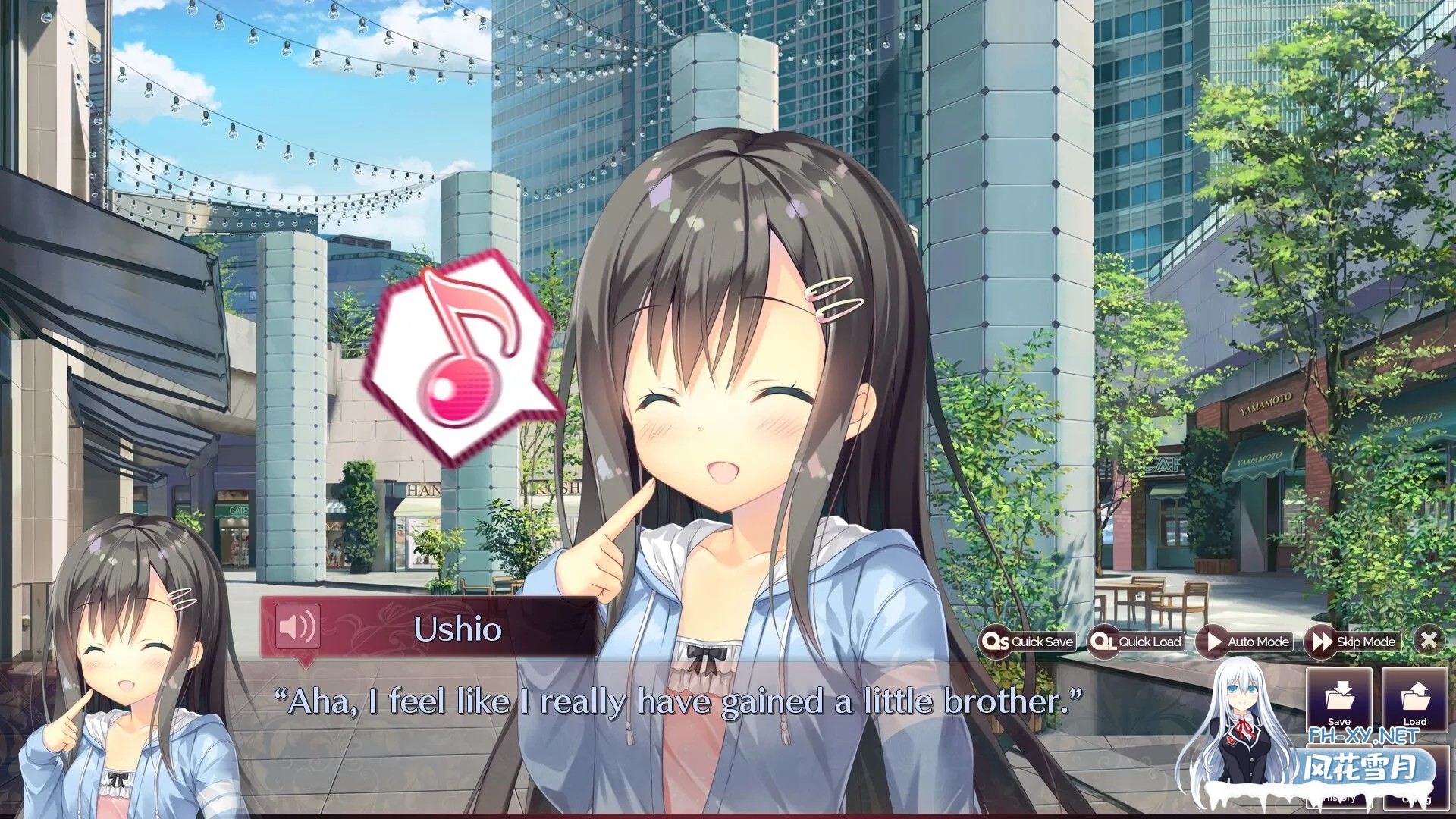The width and height of the screenshot is (1456, 819).
Task: Click the Quick Save button
Action: coord(1028,642)
